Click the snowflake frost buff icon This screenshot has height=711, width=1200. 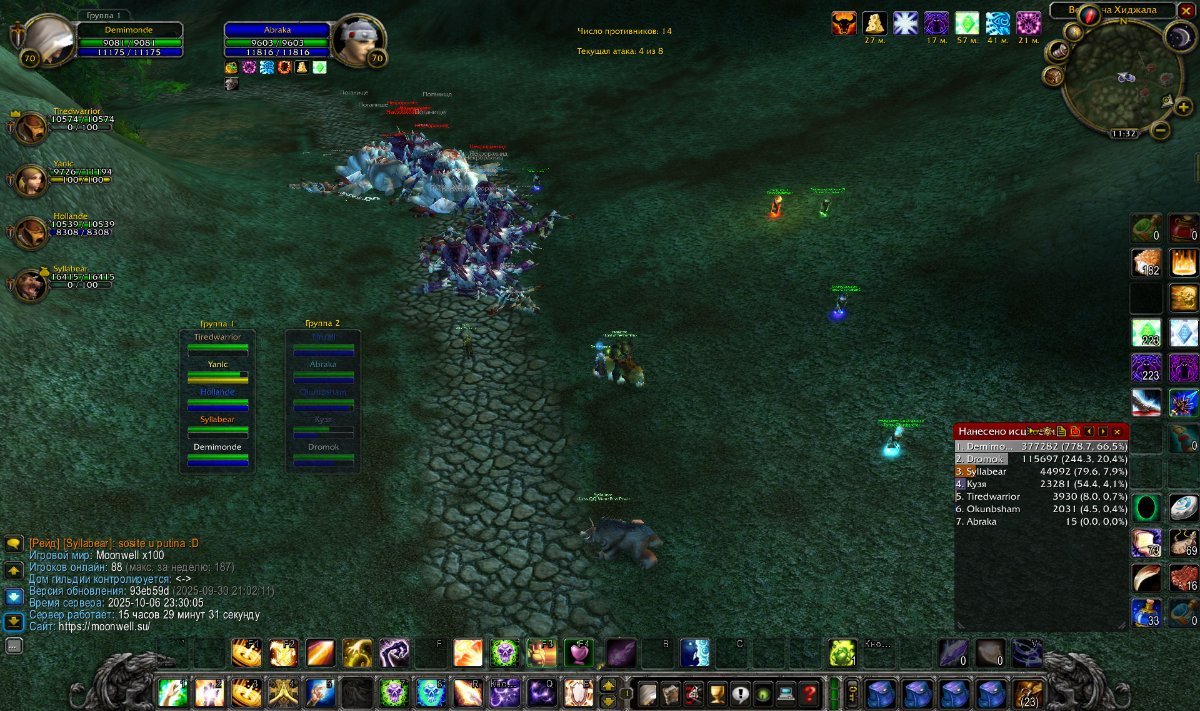pos(905,23)
